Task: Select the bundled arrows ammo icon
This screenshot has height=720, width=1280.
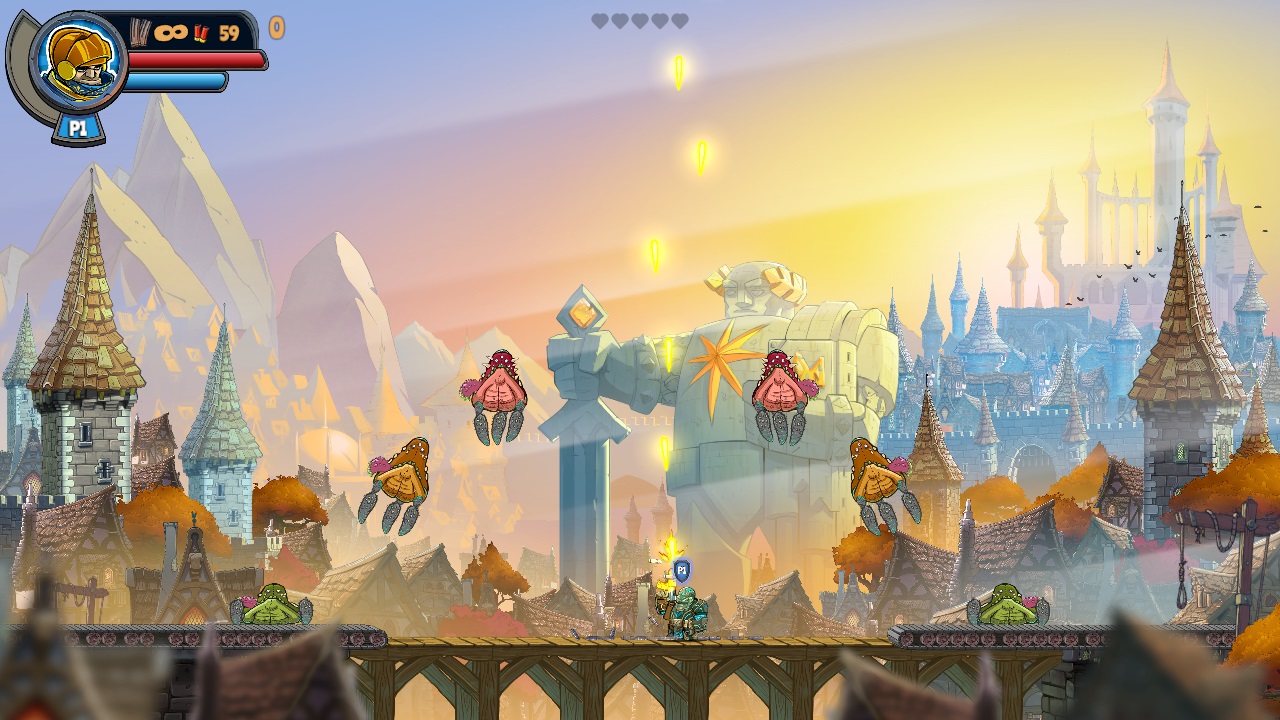Action: point(140,31)
